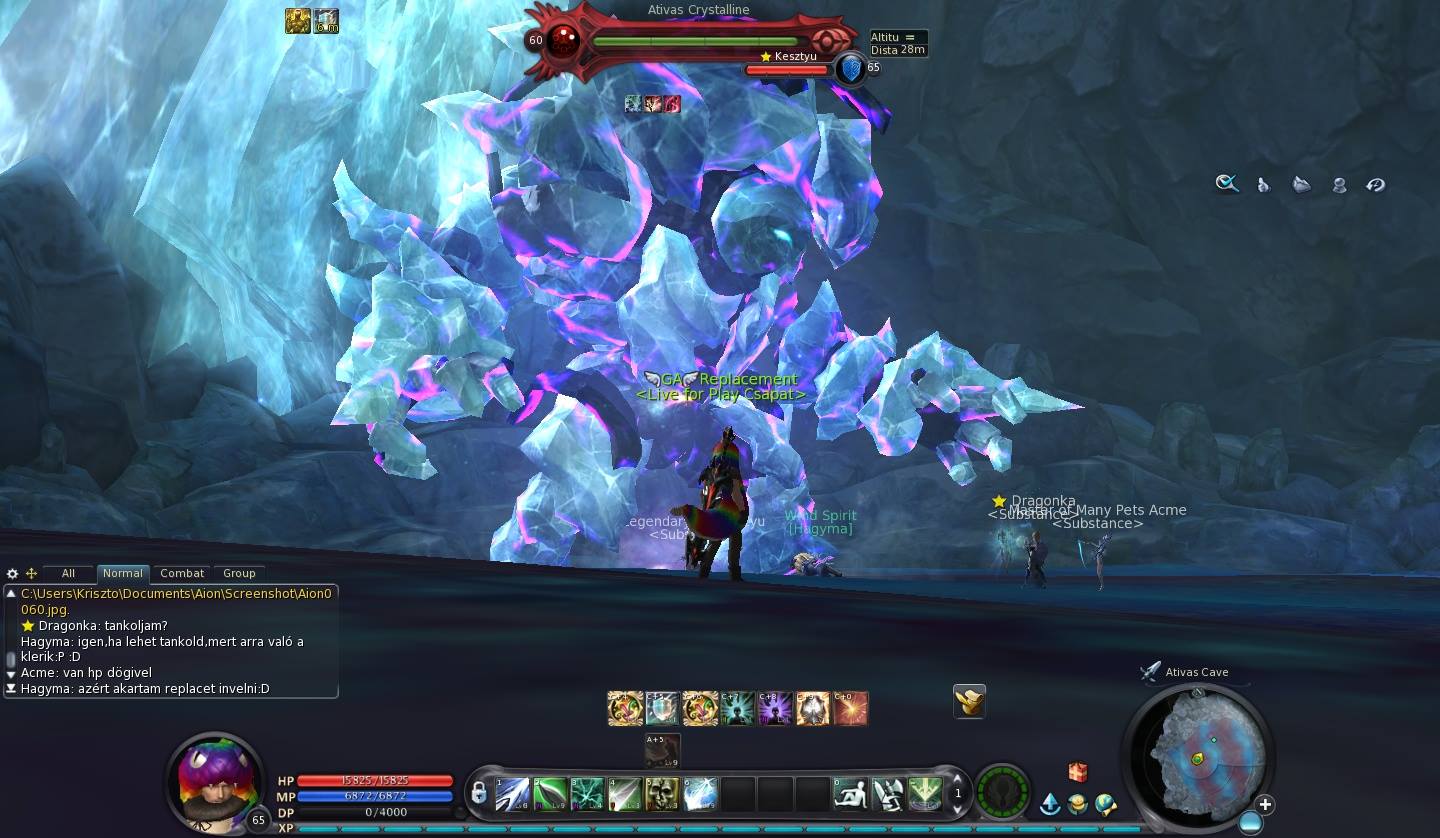Screen dimensions: 1440x838
Task: Toggle the hotbar padlock lock
Action: point(479,794)
